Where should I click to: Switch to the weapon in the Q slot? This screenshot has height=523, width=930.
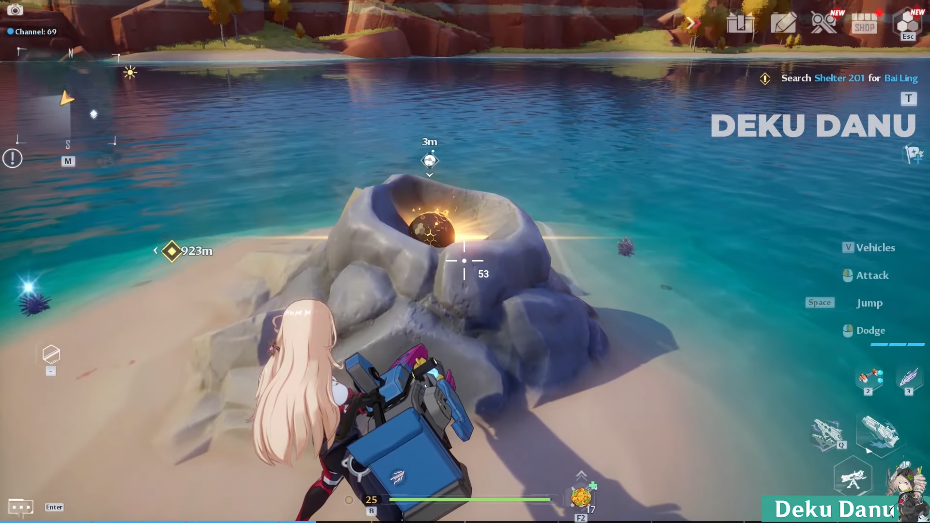[832, 434]
